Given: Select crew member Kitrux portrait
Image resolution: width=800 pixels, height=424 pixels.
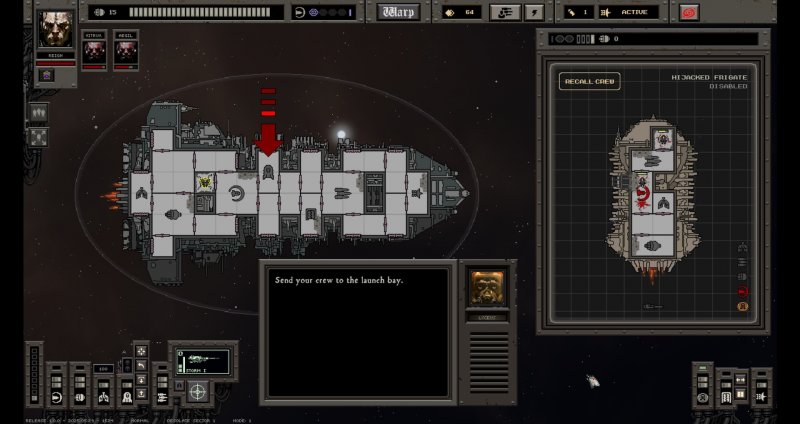Looking at the screenshot, I should tap(95, 52).
